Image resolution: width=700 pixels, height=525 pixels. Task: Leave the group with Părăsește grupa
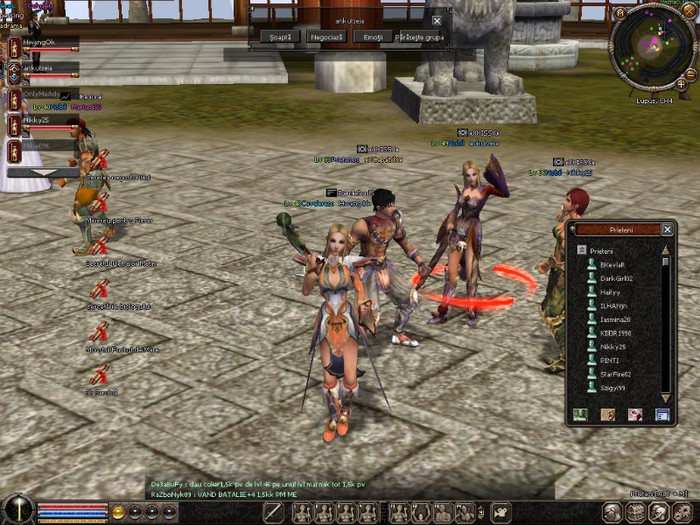[x=420, y=37]
